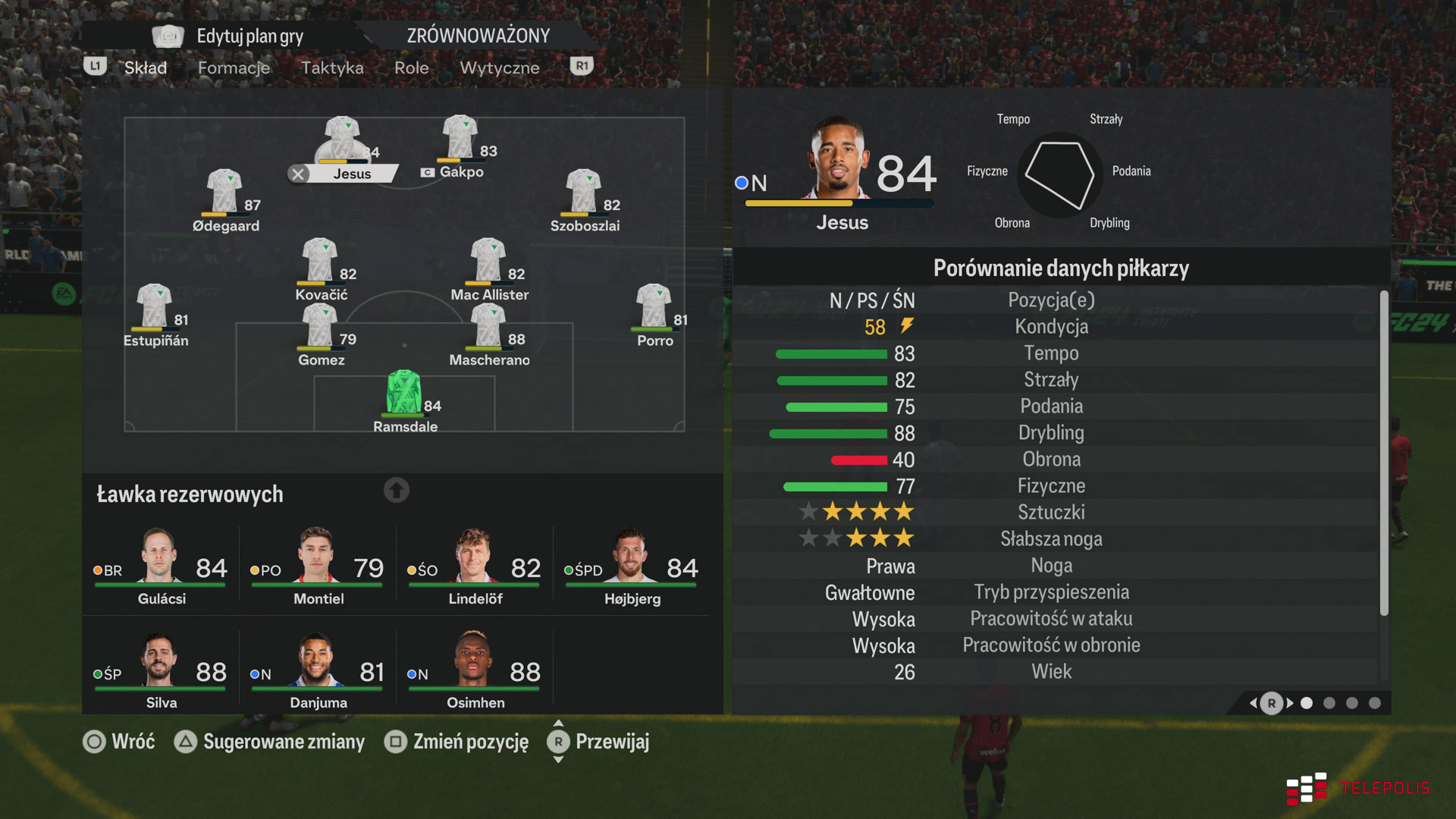Viewport: 1456px width, 819px height.
Task: Pick defender Mascherano
Action: tap(488, 328)
